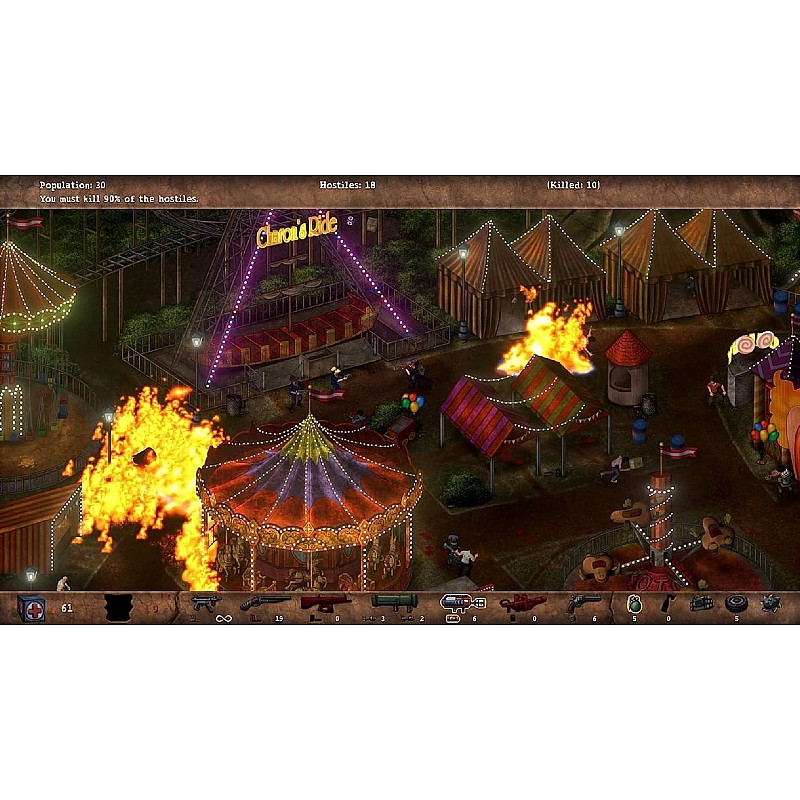Pick the round proximity mine
This screenshot has height=800, width=800.
(736, 603)
